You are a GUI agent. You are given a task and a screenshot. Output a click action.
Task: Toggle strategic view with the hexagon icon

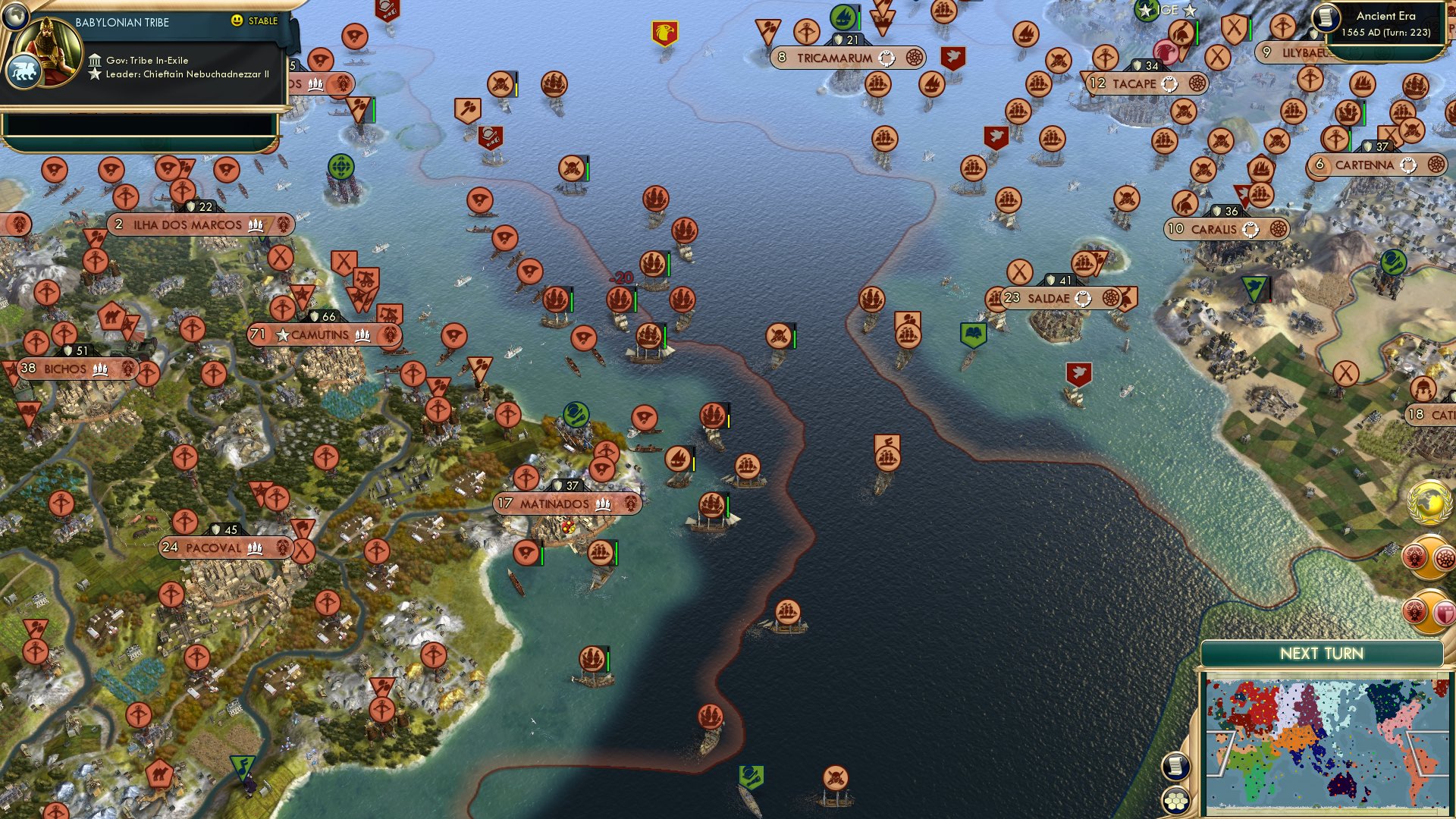pyautogui.click(x=1175, y=802)
